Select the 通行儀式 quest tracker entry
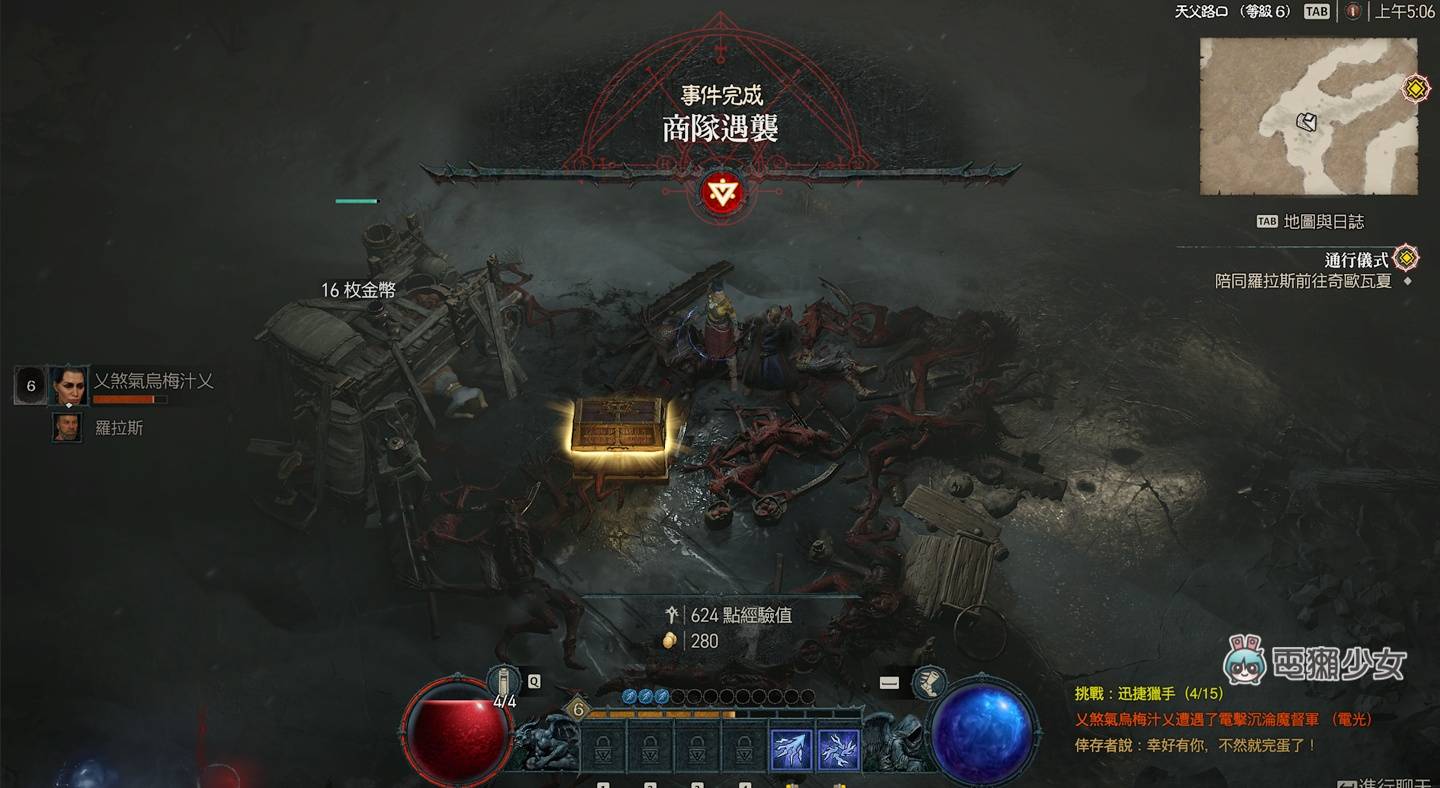 click(1356, 260)
